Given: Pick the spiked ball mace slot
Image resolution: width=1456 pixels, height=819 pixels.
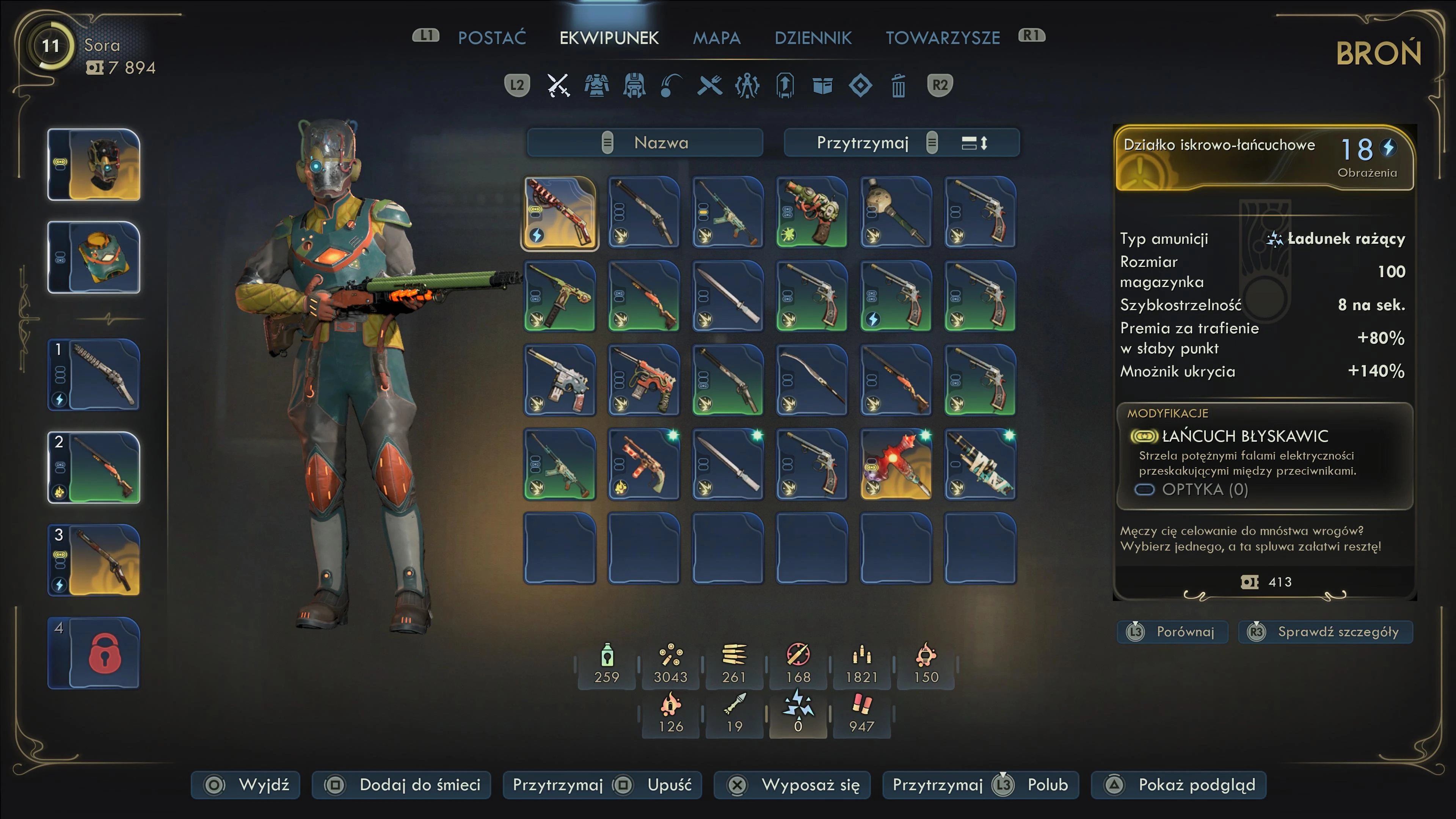Looking at the screenshot, I should pos(896,212).
